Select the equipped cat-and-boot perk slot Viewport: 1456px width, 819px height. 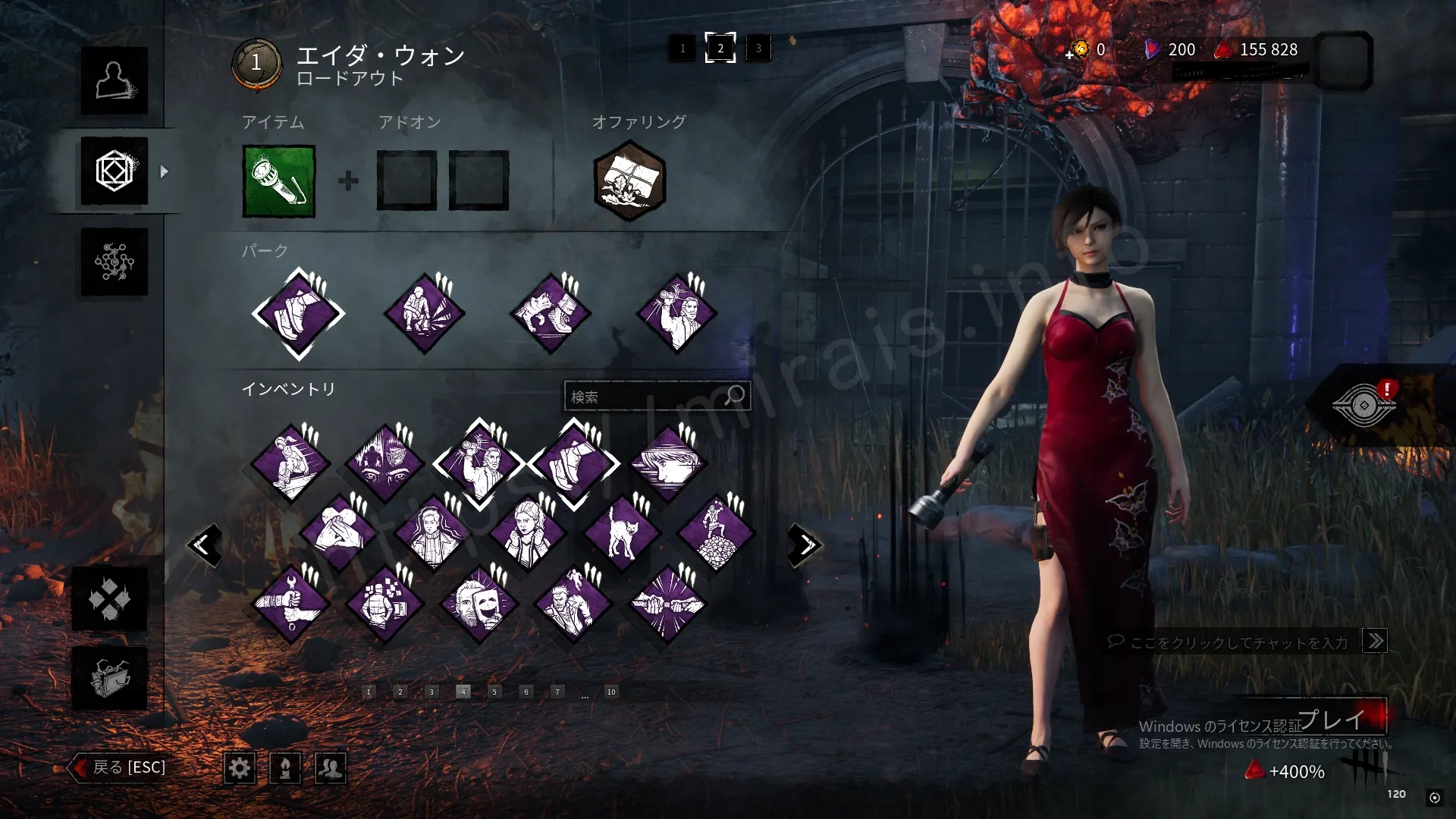[x=551, y=313]
